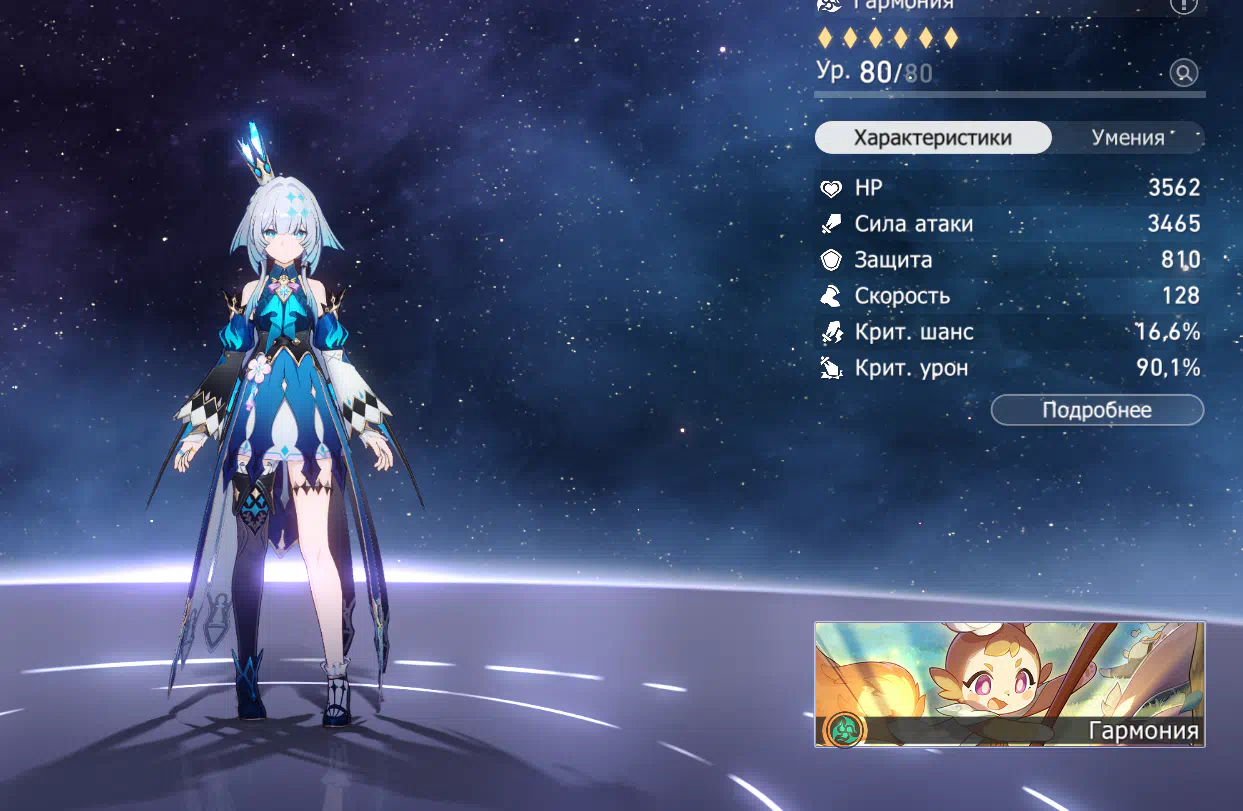Show info via the exclamation icon
The image size is (1243, 811).
pyautogui.click(x=1183, y=5)
